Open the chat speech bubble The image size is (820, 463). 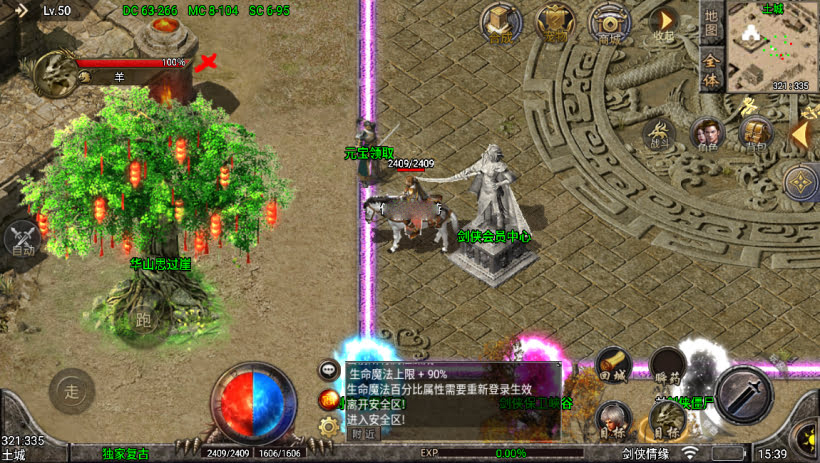(328, 371)
